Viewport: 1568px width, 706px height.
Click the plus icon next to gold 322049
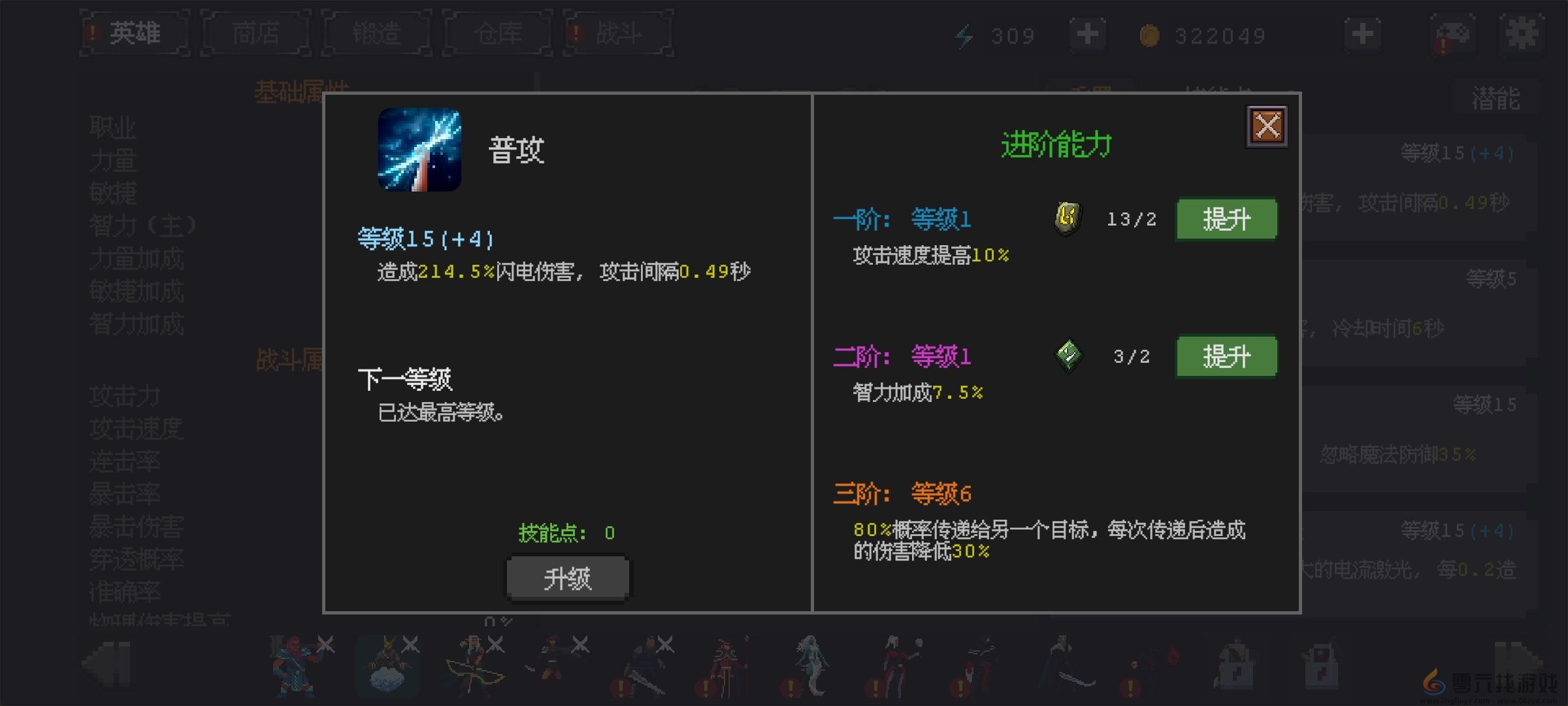point(1362,34)
